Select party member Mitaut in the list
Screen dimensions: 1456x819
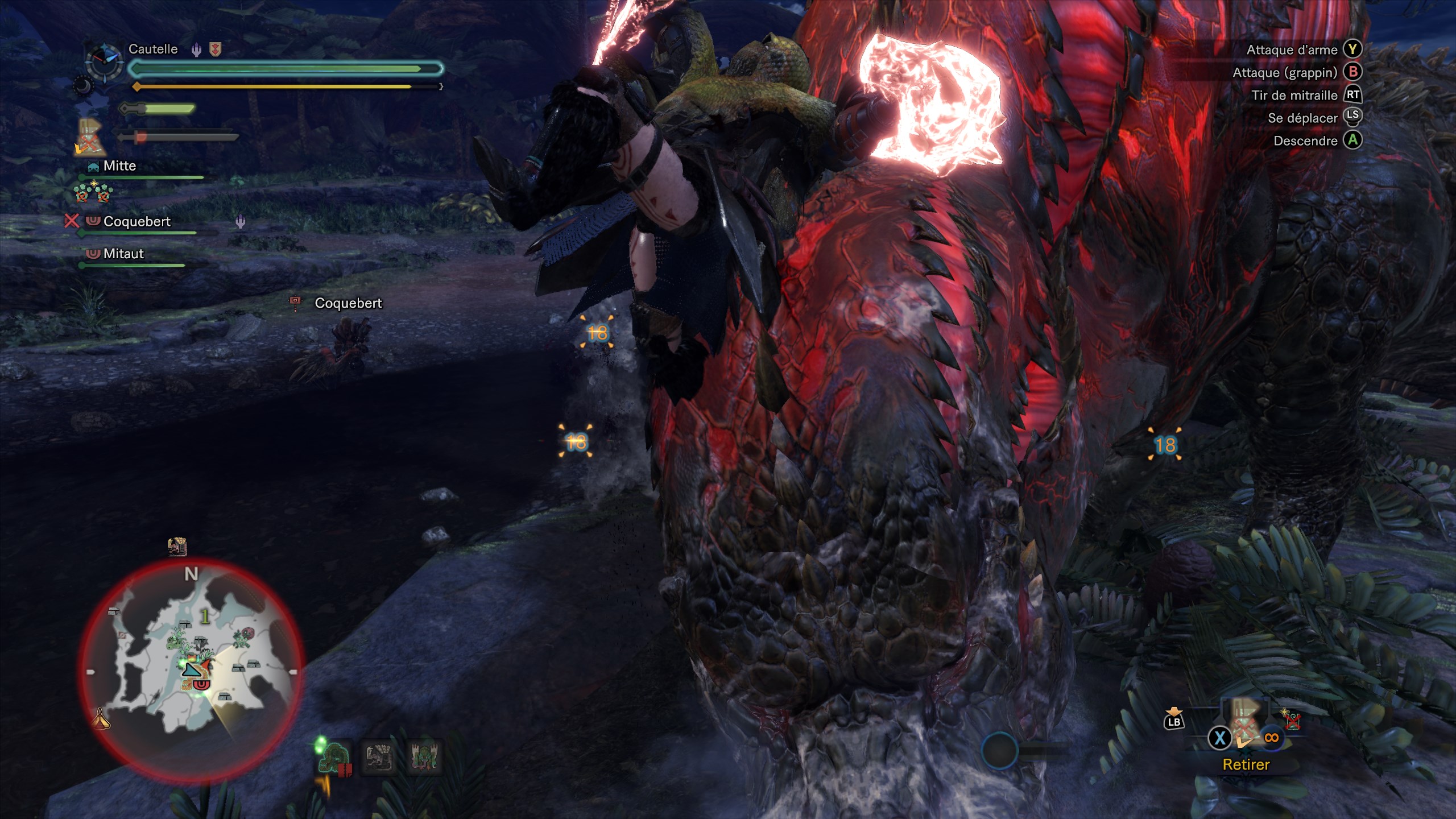[x=123, y=254]
